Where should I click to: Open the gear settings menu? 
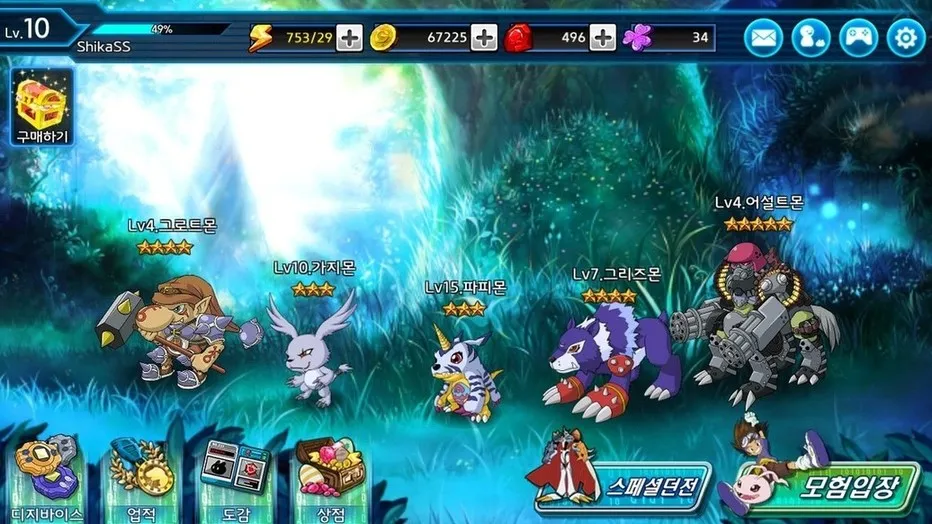click(x=906, y=38)
